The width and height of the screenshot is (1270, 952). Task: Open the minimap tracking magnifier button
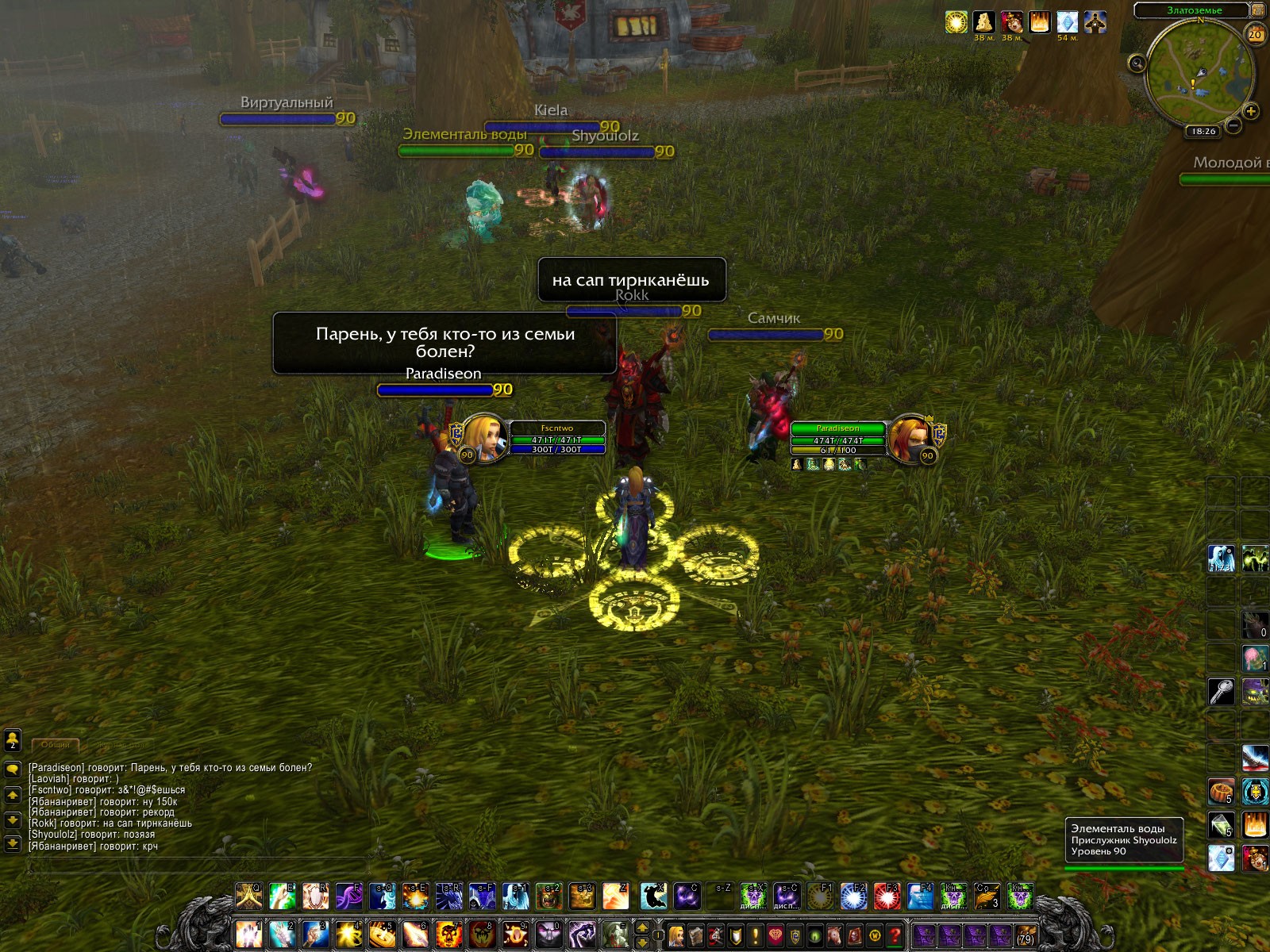click(x=1137, y=63)
